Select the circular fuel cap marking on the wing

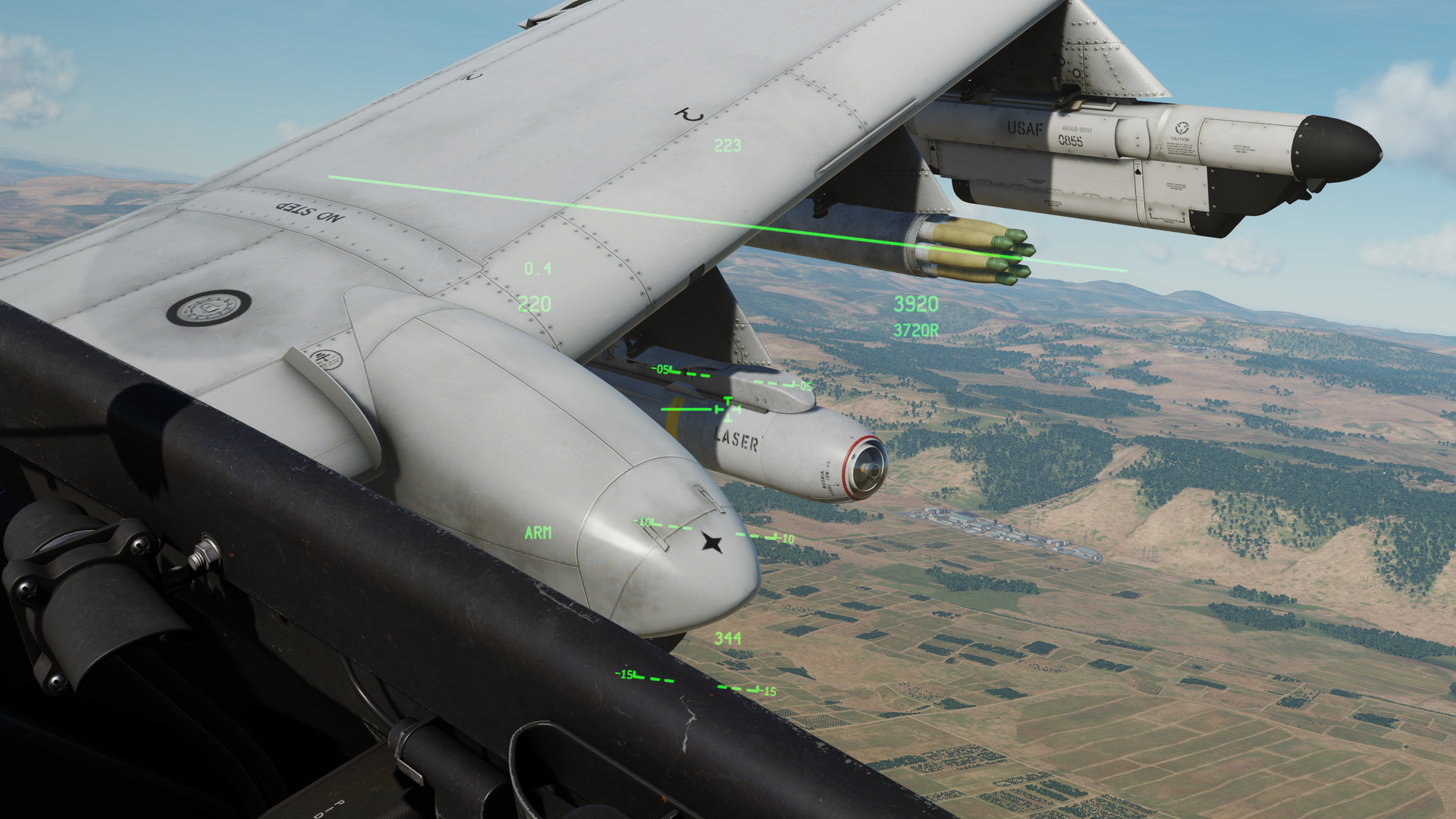click(208, 308)
